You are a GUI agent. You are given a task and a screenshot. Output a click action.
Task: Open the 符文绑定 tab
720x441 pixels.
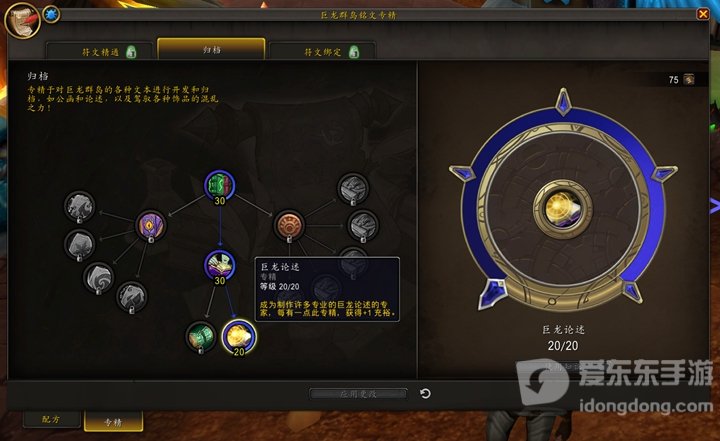pos(323,51)
